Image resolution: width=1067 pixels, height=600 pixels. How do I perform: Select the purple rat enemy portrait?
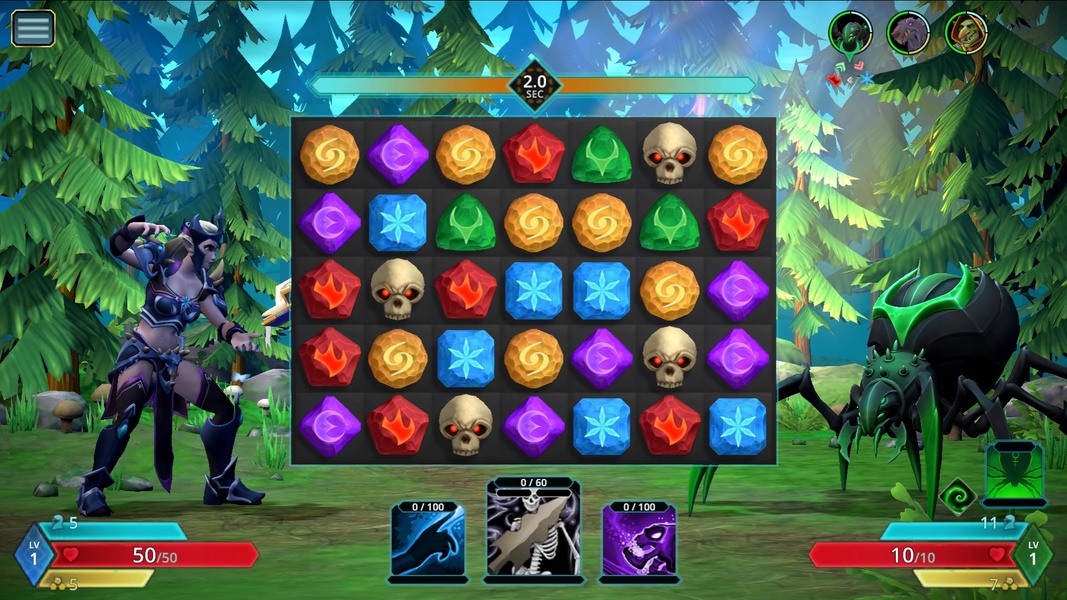point(908,32)
